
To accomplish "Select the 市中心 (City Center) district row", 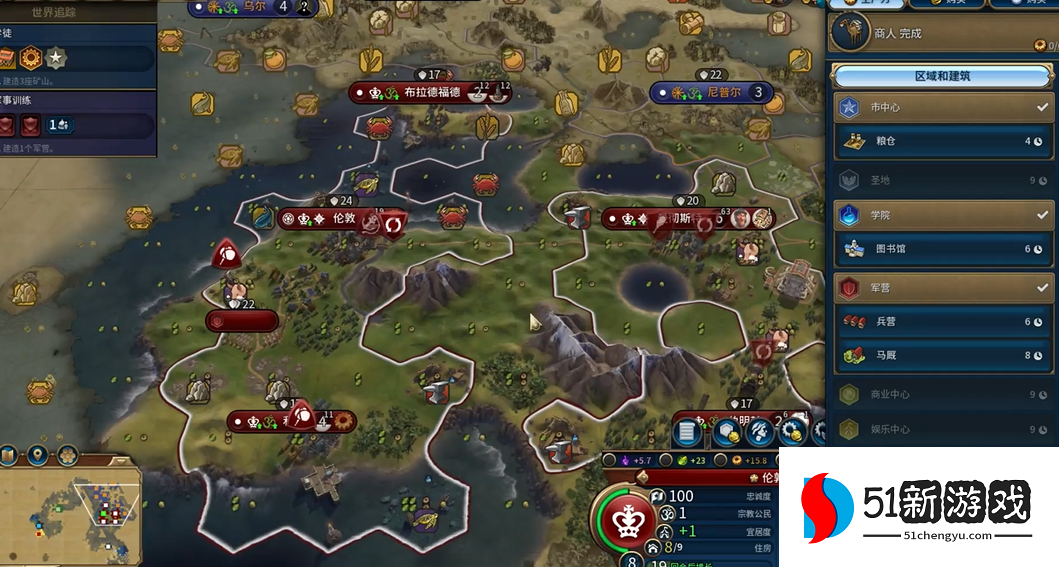I will pos(940,107).
